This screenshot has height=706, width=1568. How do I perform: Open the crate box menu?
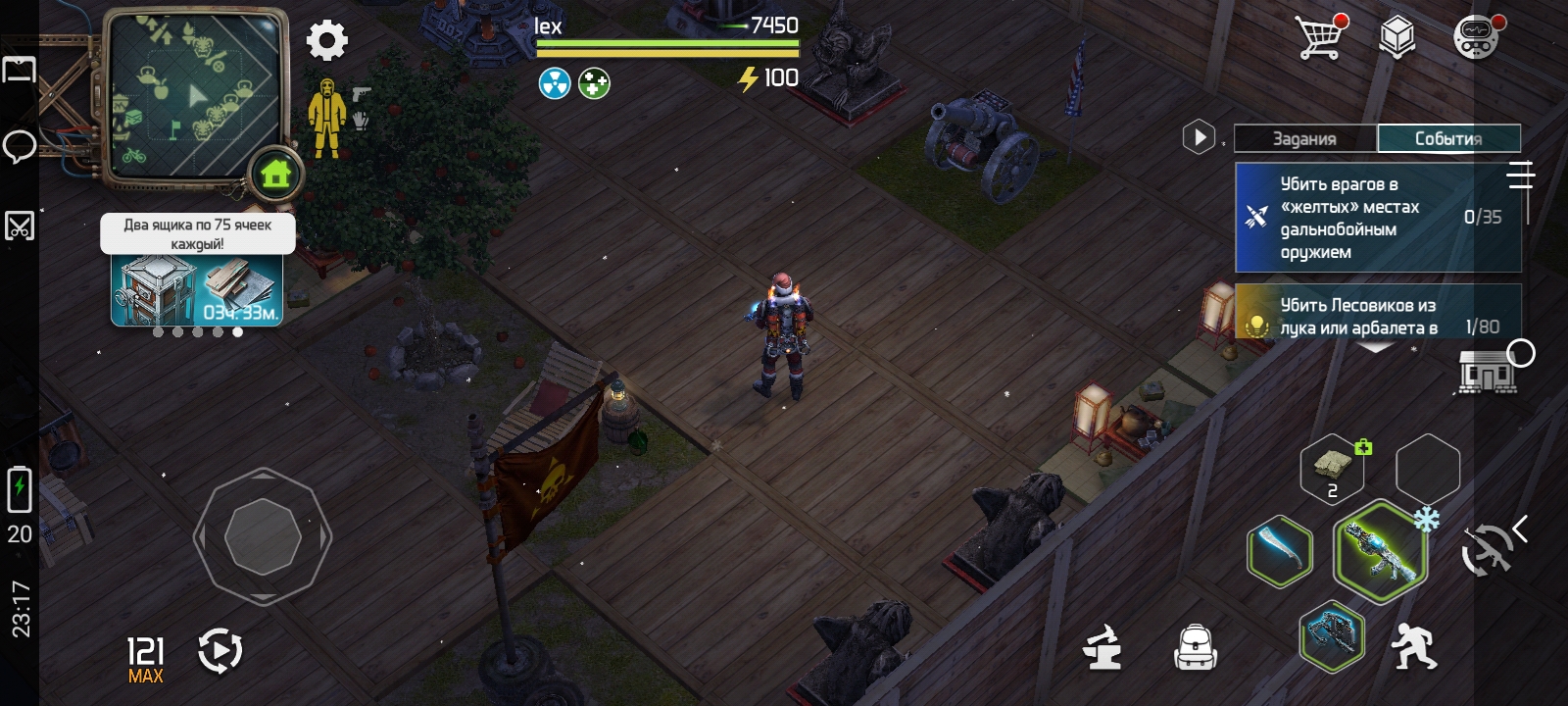(1396, 38)
